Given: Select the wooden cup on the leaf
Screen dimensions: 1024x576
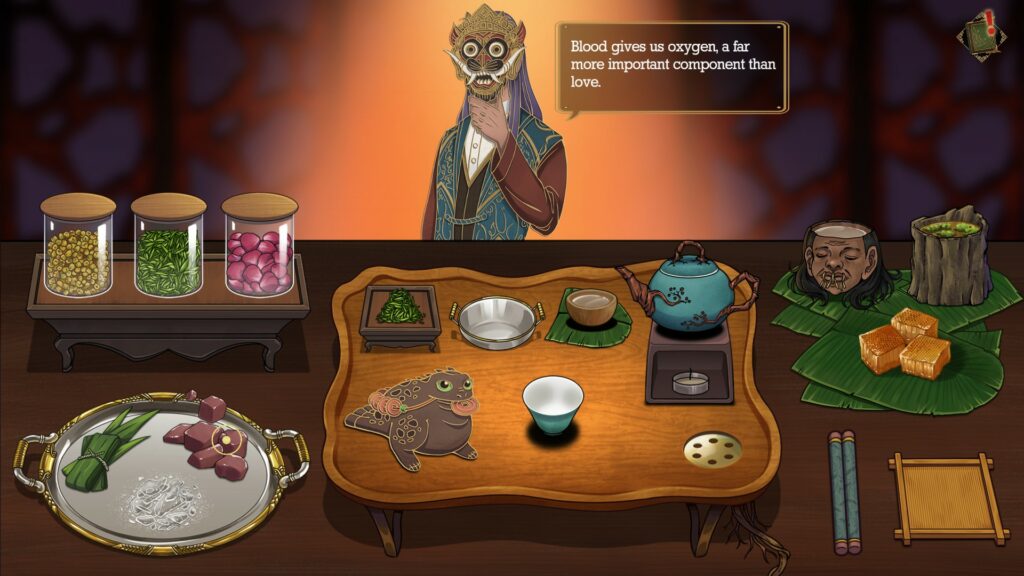Looking at the screenshot, I should [x=590, y=307].
